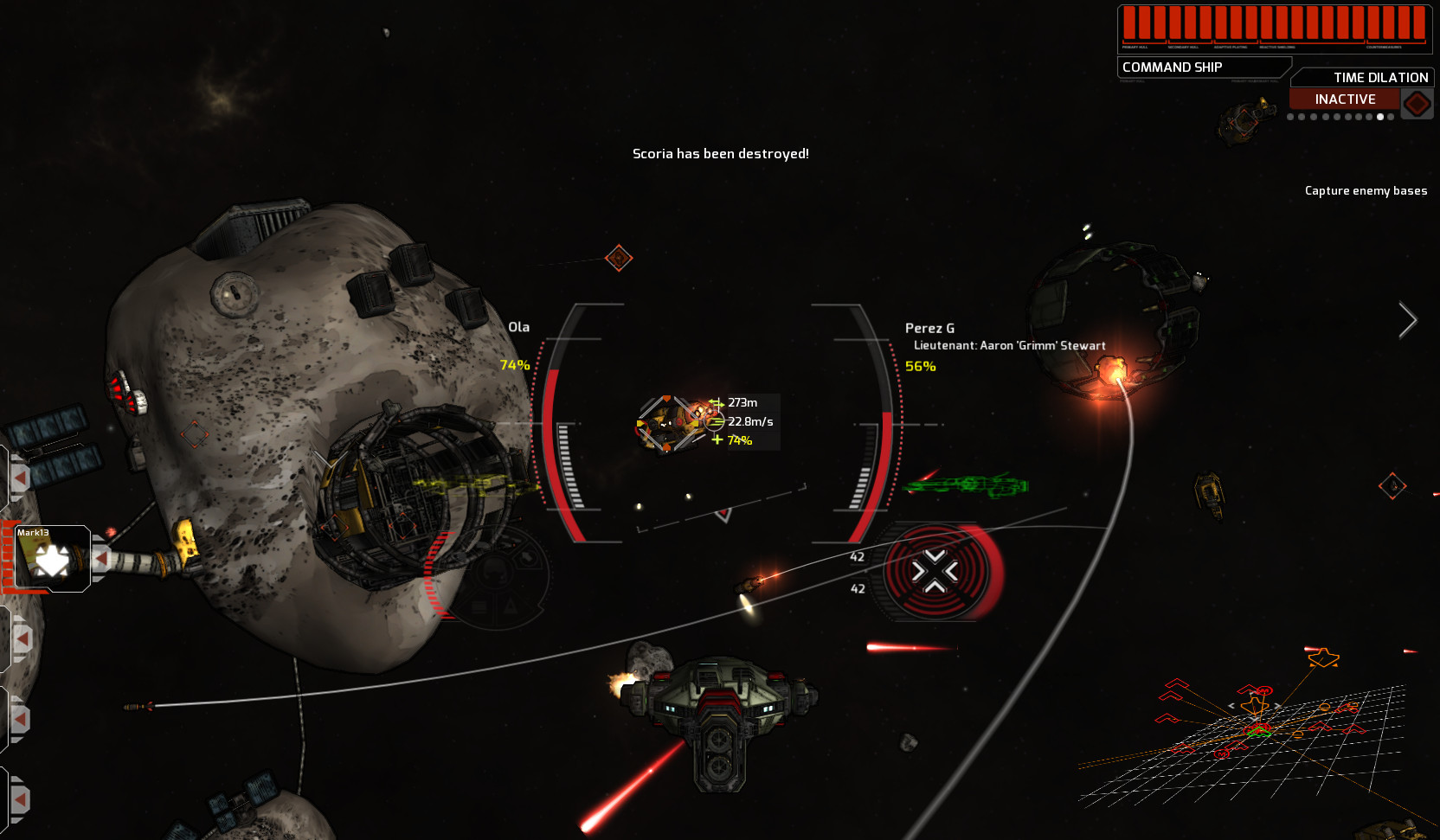Screen dimensions: 1440x840
Task: Click the orange capital ship icon atop tactical map
Action: pos(1322,657)
